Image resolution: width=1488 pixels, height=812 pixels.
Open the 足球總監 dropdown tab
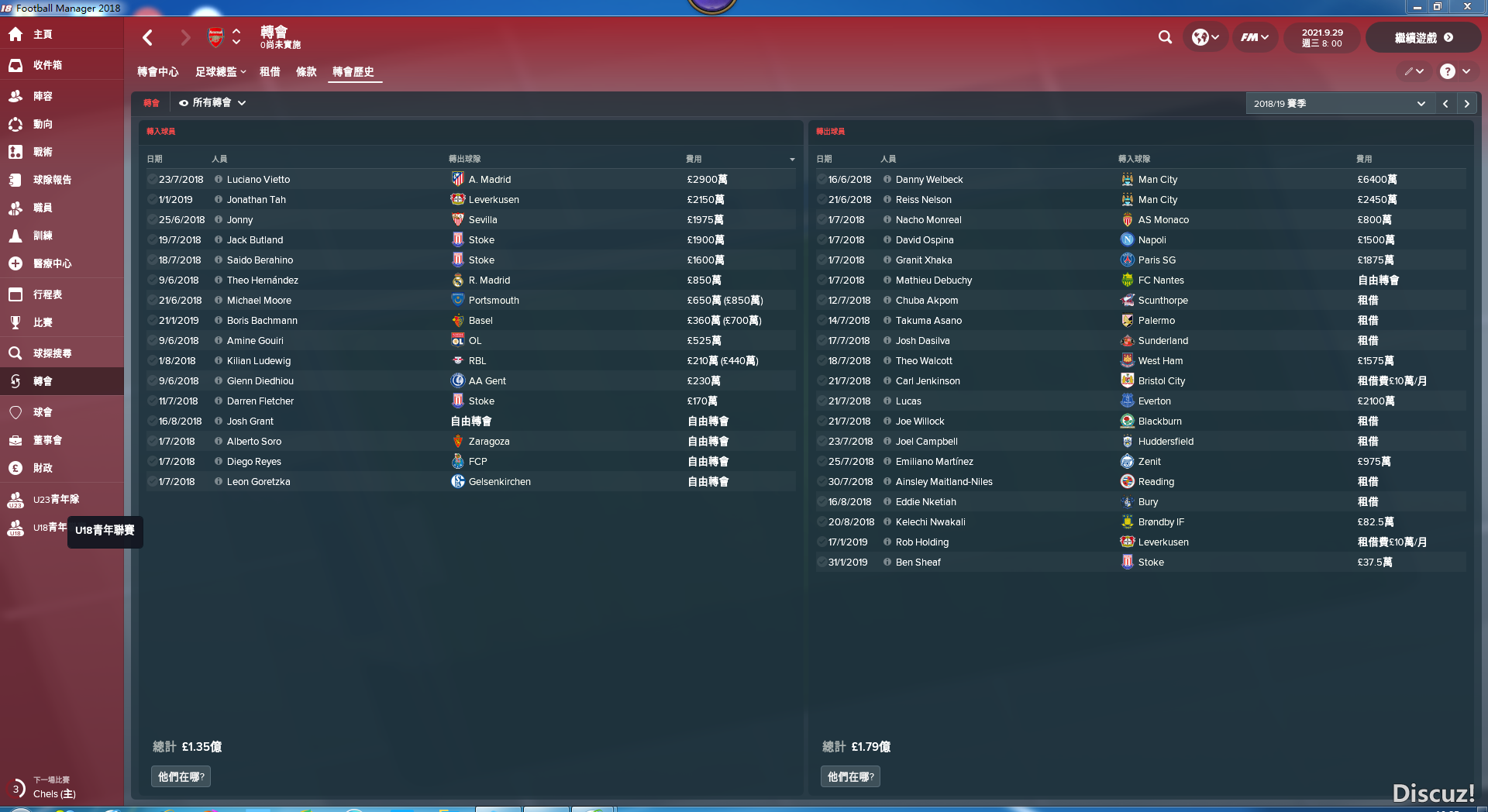click(x=220, y=72)
